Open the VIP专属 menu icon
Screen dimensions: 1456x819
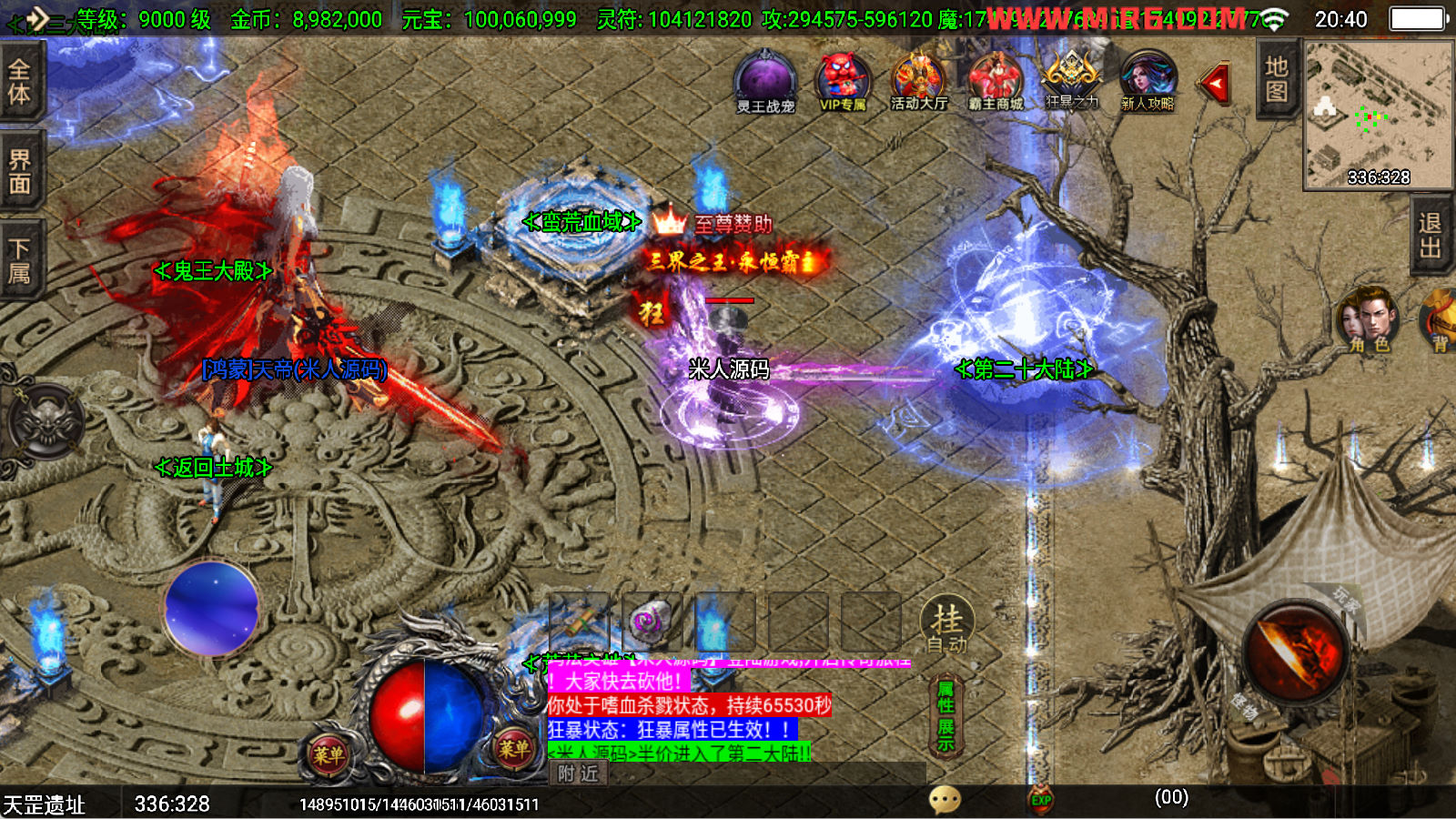click(843, 82)
